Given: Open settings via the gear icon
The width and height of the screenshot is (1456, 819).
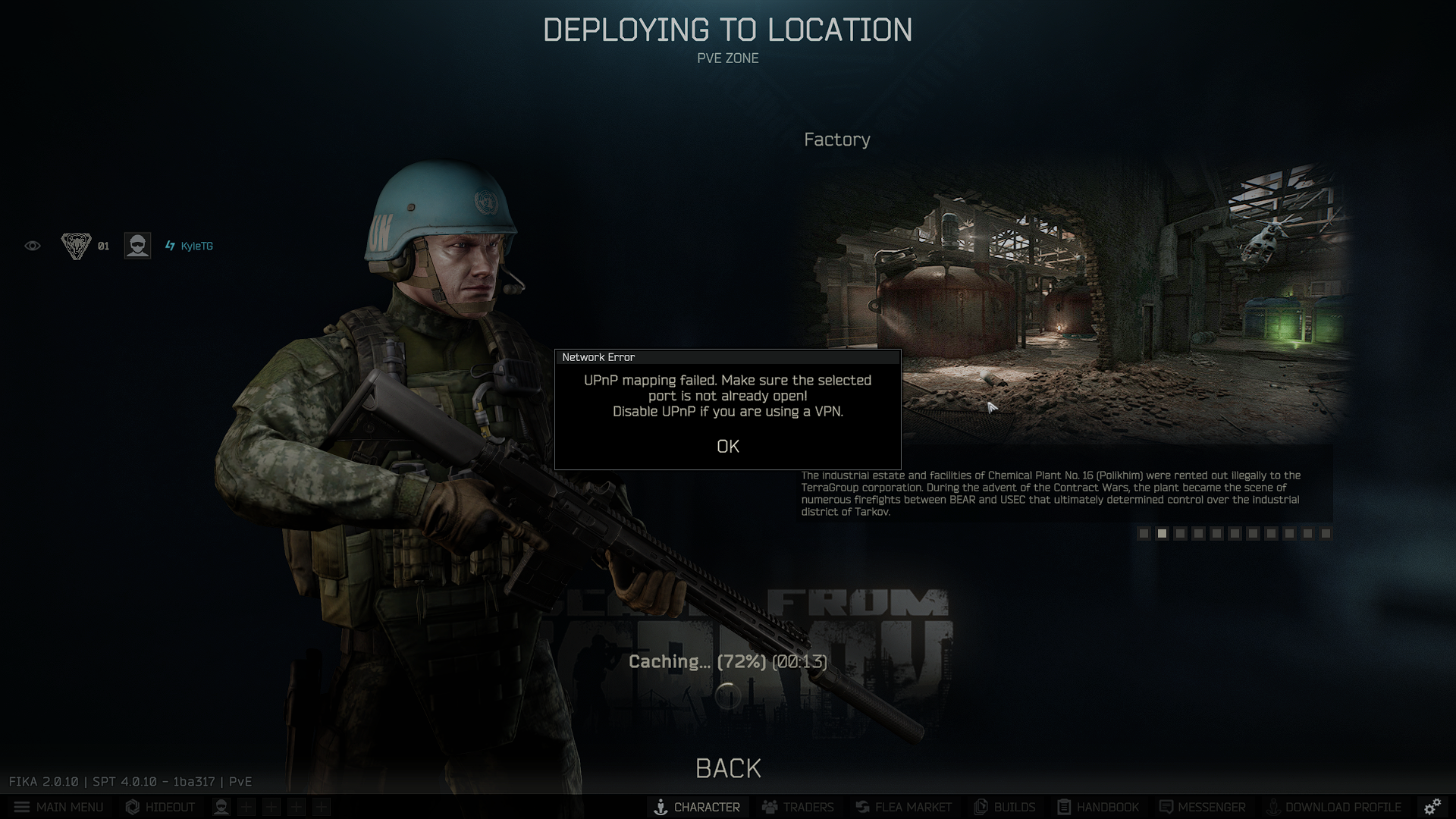Looking at the screenshot, I should (x=1432, y=807).
